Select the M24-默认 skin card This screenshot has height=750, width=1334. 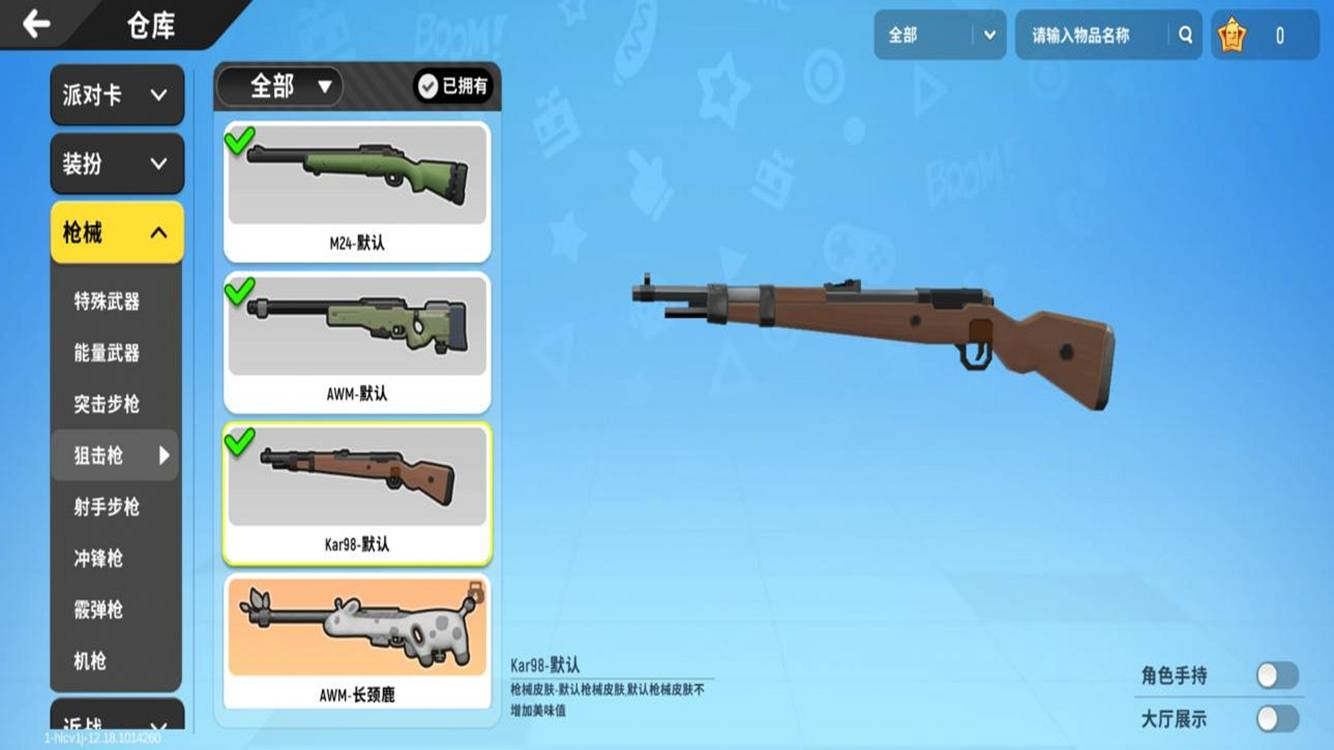pos(357,191)
